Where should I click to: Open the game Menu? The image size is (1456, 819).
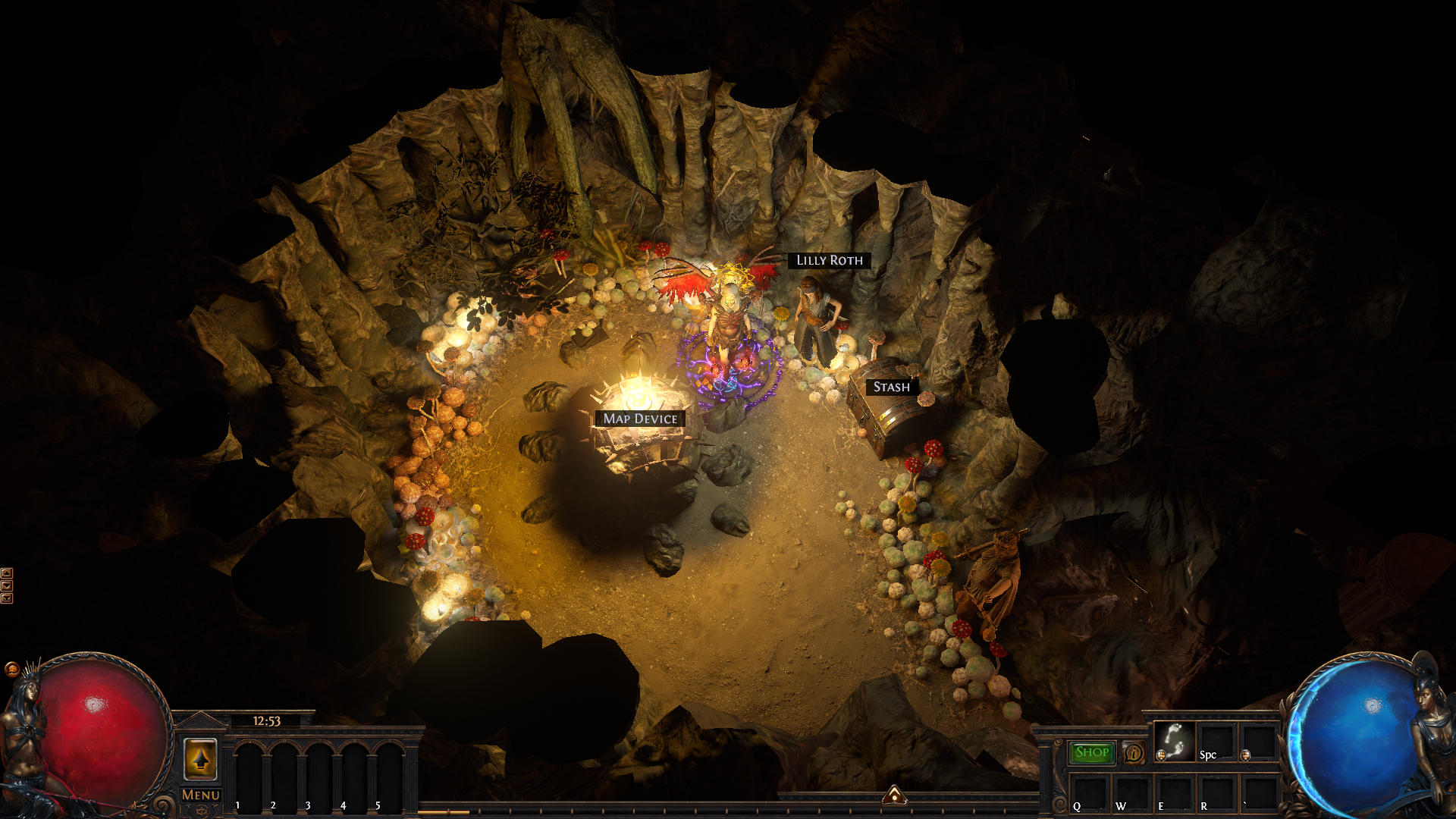[201, 795]
